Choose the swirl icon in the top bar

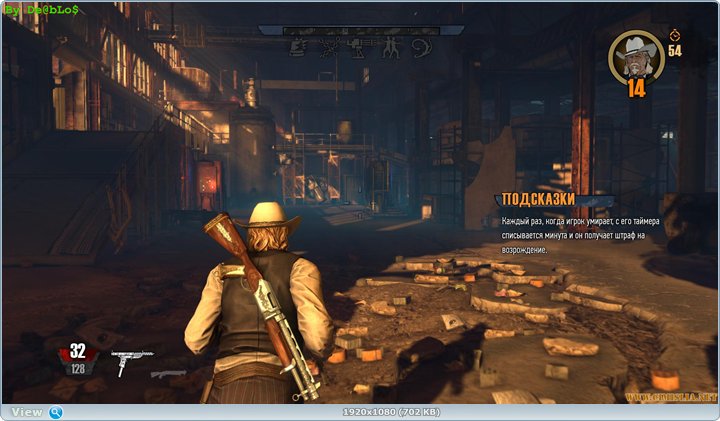422,46
